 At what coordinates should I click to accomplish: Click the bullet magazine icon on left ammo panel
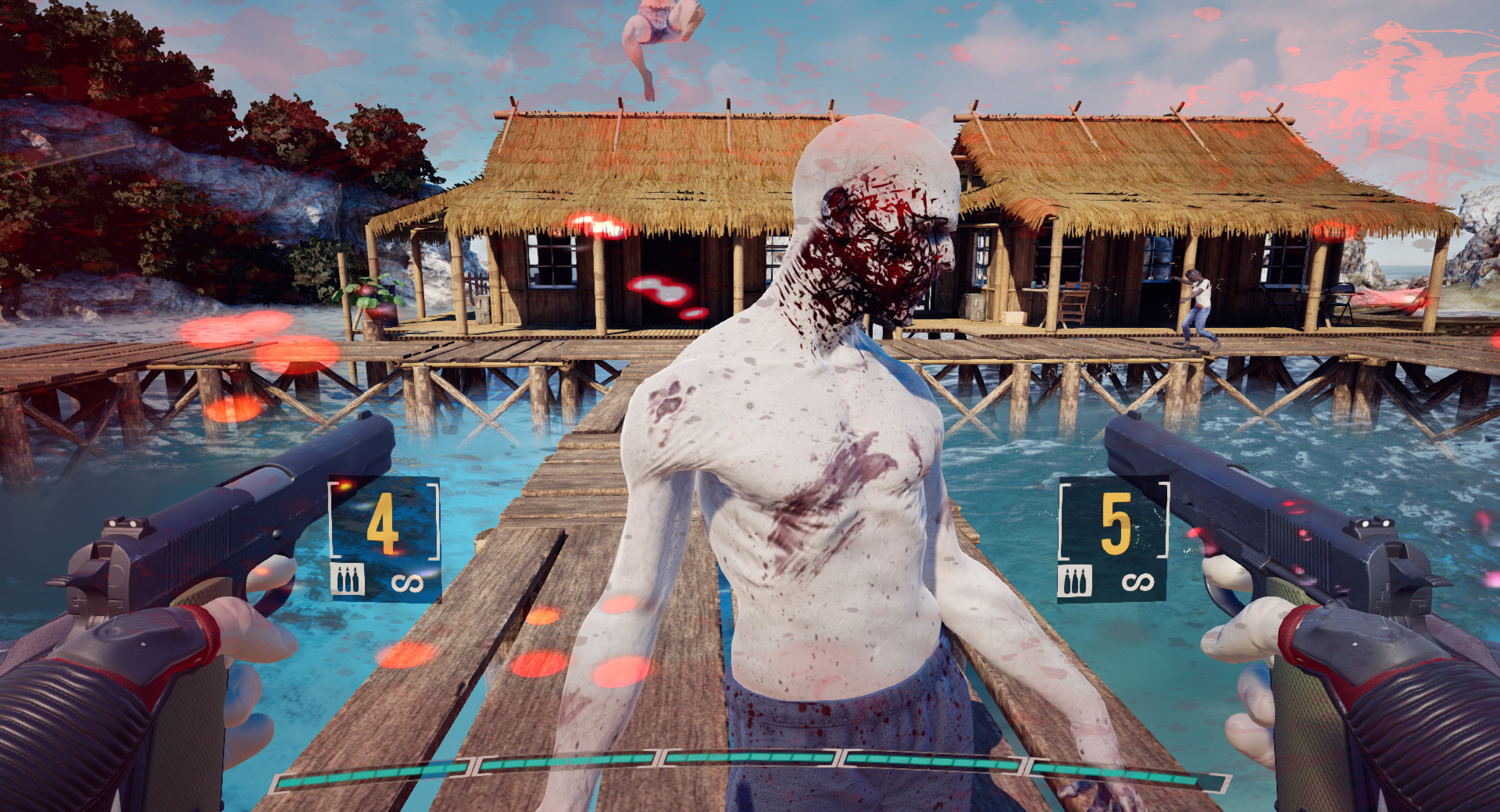348,579
